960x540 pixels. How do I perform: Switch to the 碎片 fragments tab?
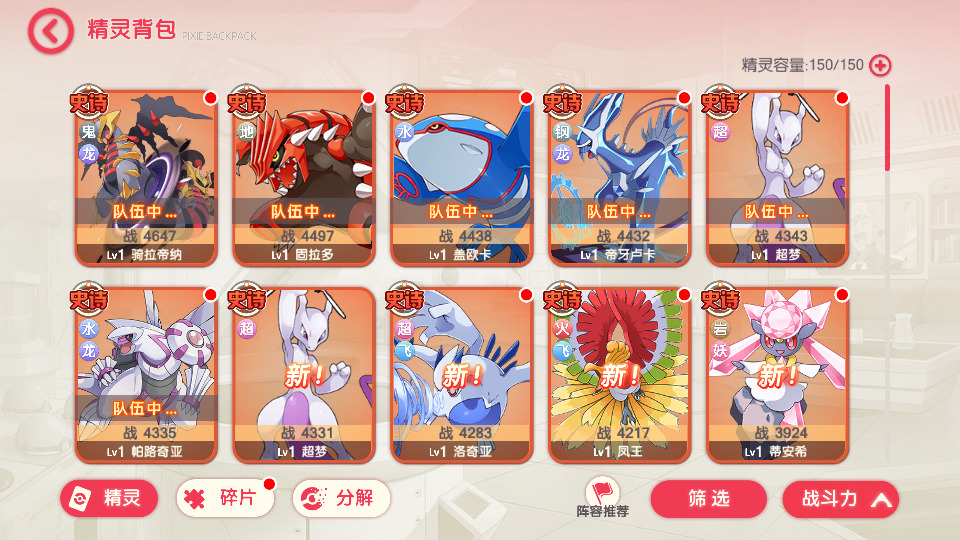(225, 498)
